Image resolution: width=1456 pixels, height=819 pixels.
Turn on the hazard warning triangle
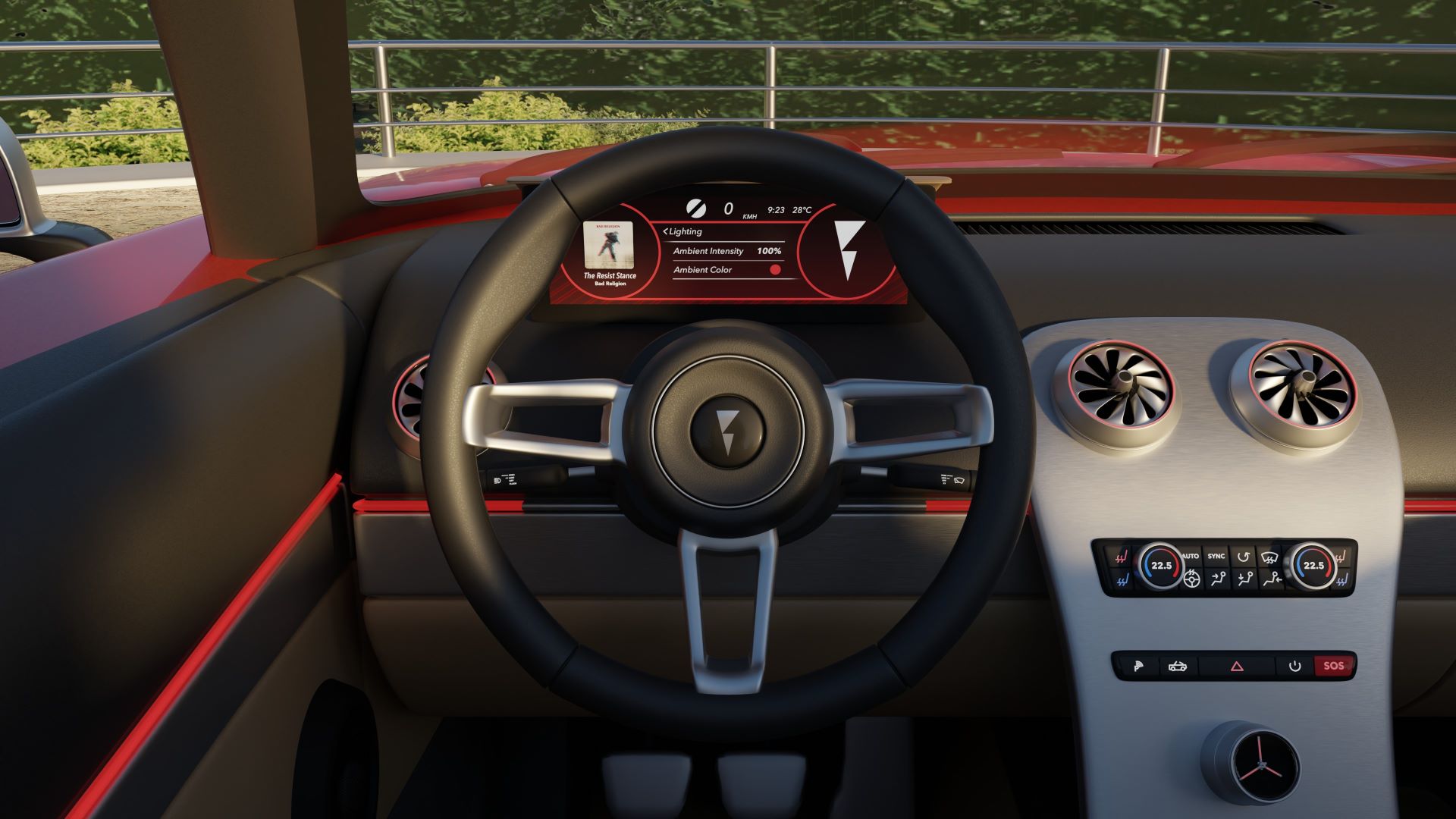(1237, 667)
